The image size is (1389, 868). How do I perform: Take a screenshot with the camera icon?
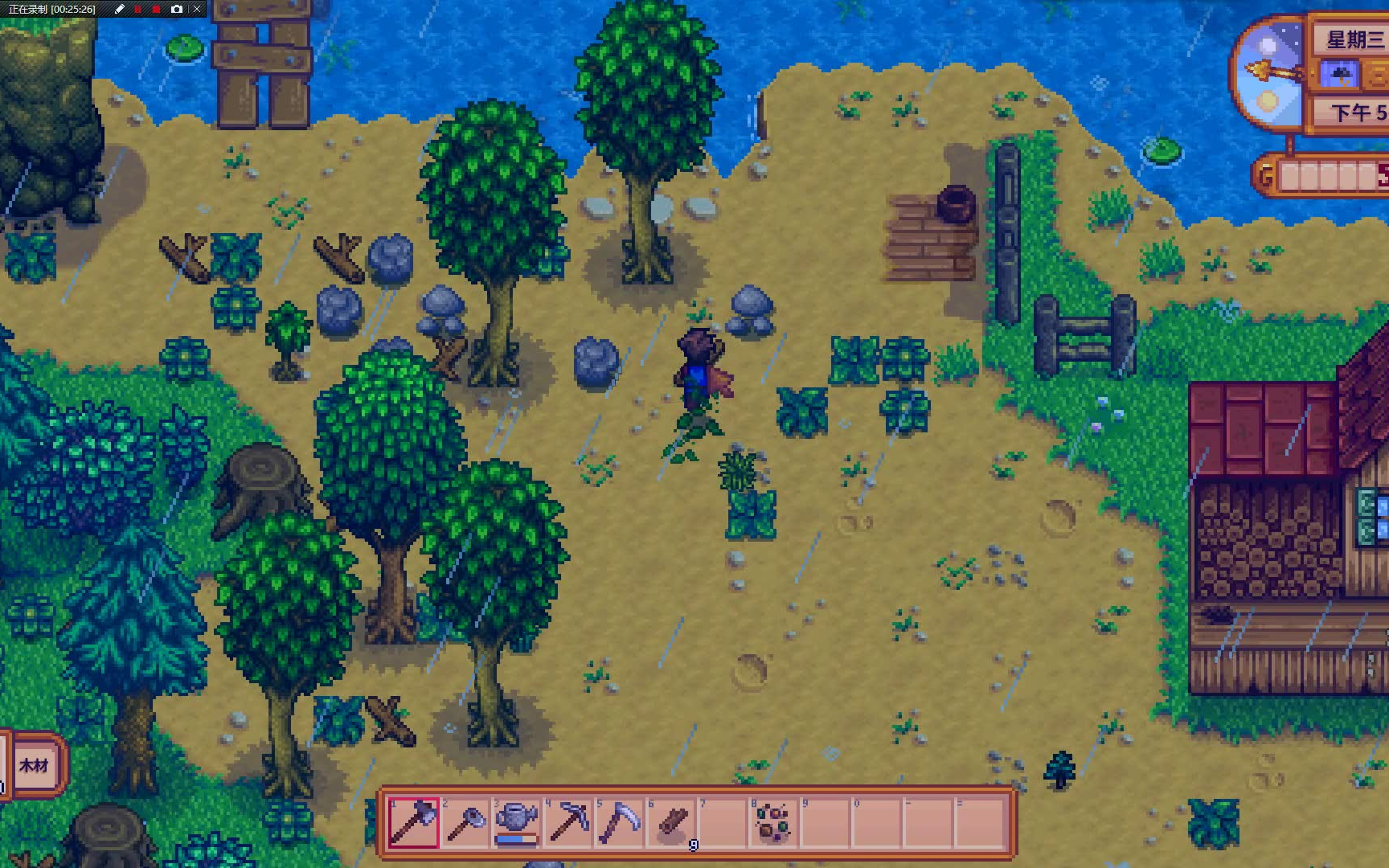pos(177,9)
